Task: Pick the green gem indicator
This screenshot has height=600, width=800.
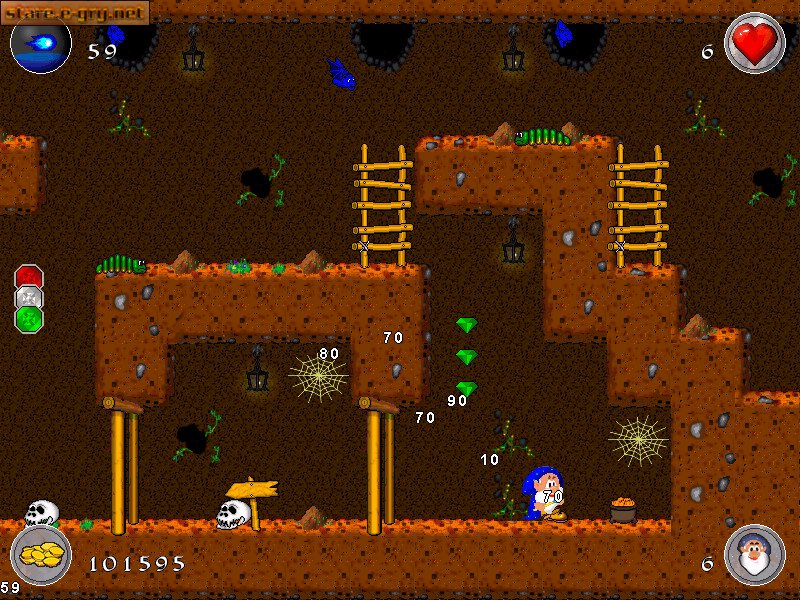Action: pos(29,319)
